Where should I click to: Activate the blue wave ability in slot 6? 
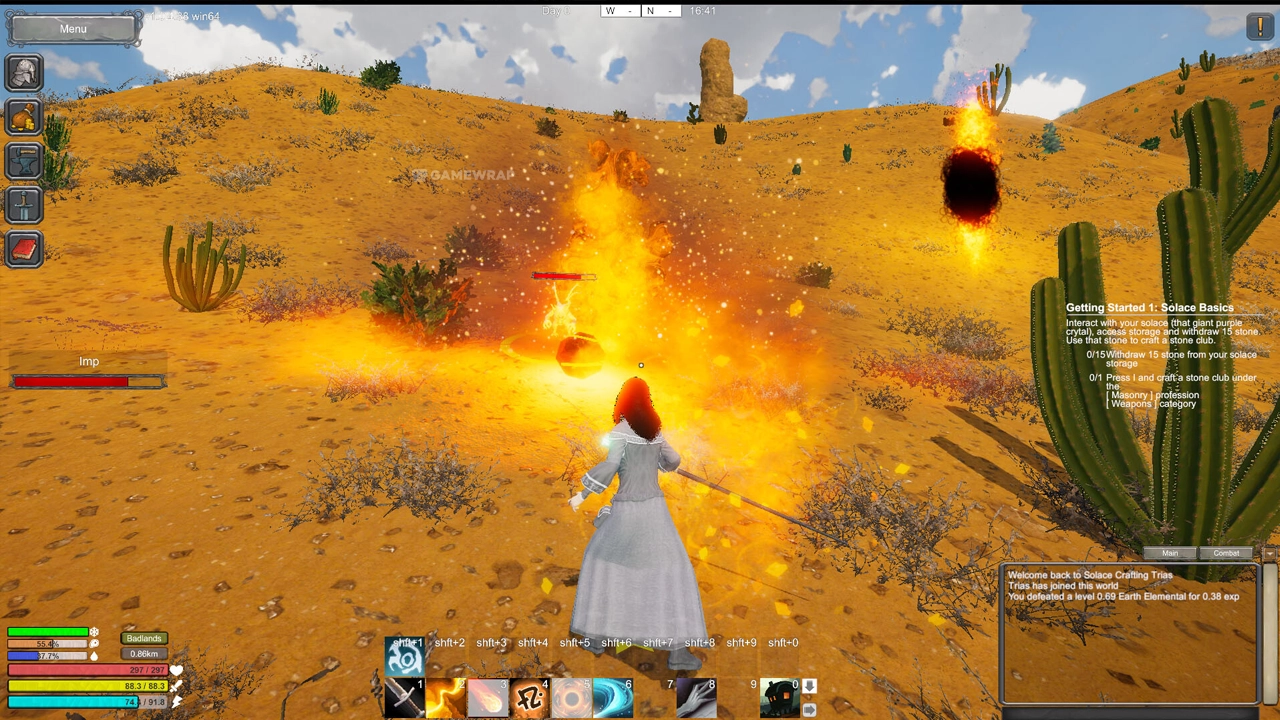tap(613, 698)
